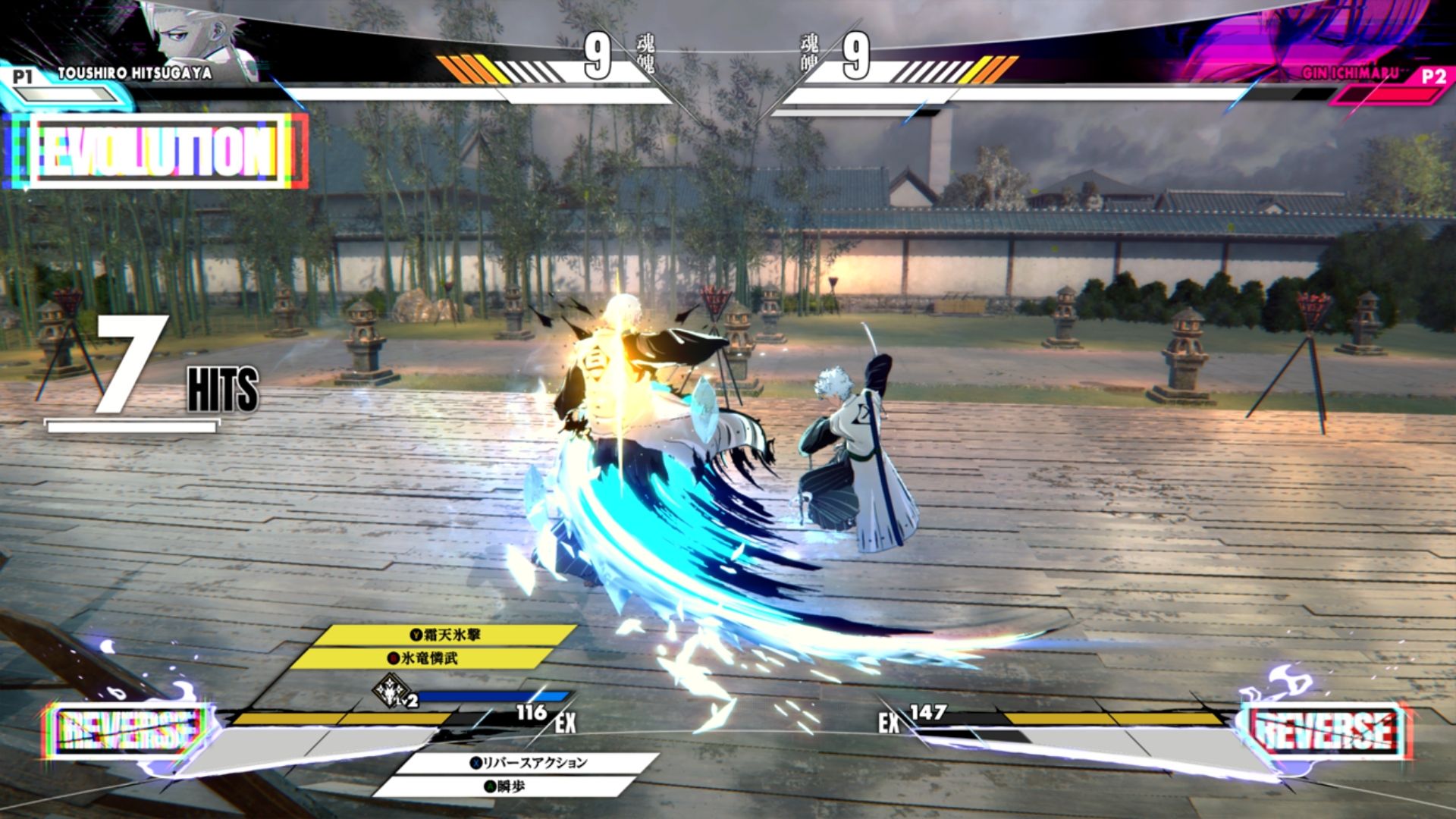The height and width of the screenshot is (819, 1456).
Task: Select the P1 tab label
Action: click(24, 75)
